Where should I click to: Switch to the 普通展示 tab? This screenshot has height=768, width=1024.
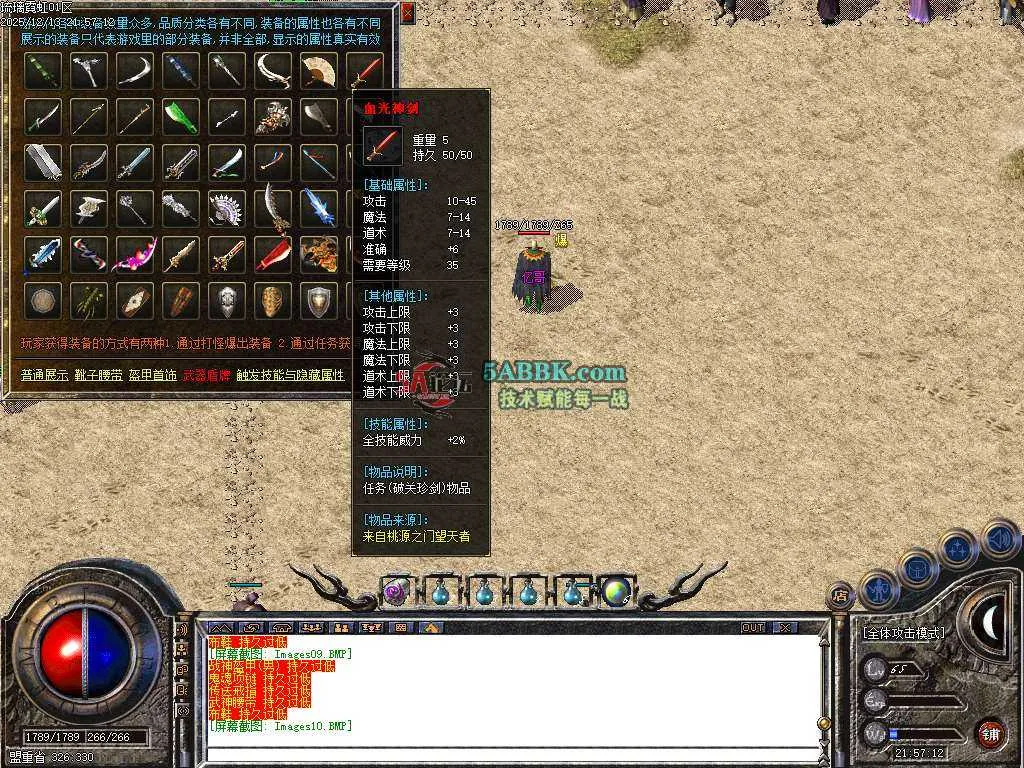[44, 375]
